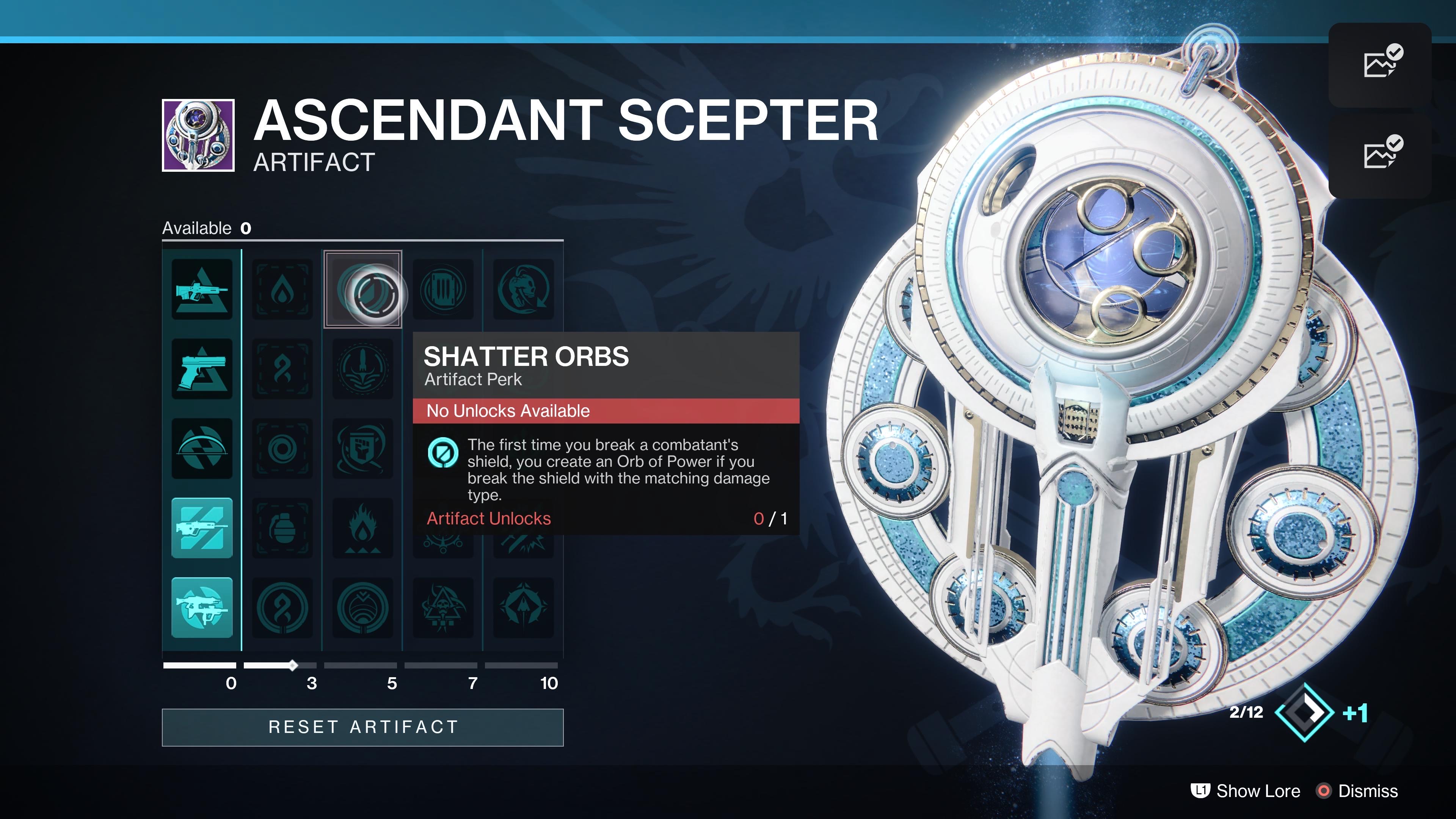Select the skull with circular arrow perk
This screenshot has width=1456, height=819.
[x=523, y=289]
